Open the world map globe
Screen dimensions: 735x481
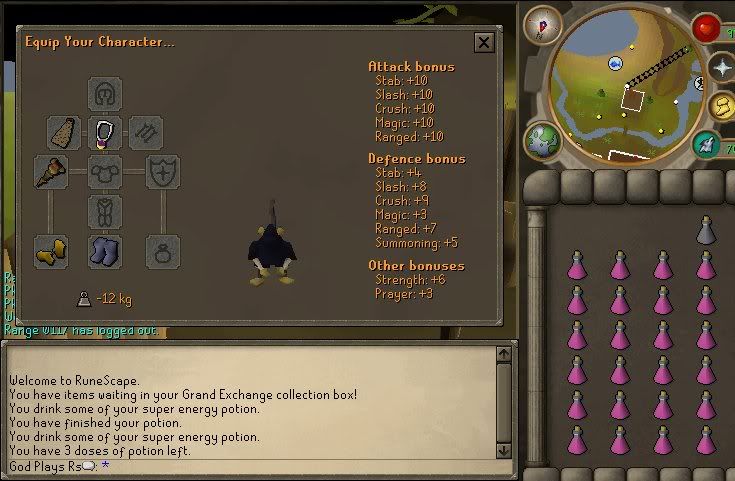click(x=541, y=139)
